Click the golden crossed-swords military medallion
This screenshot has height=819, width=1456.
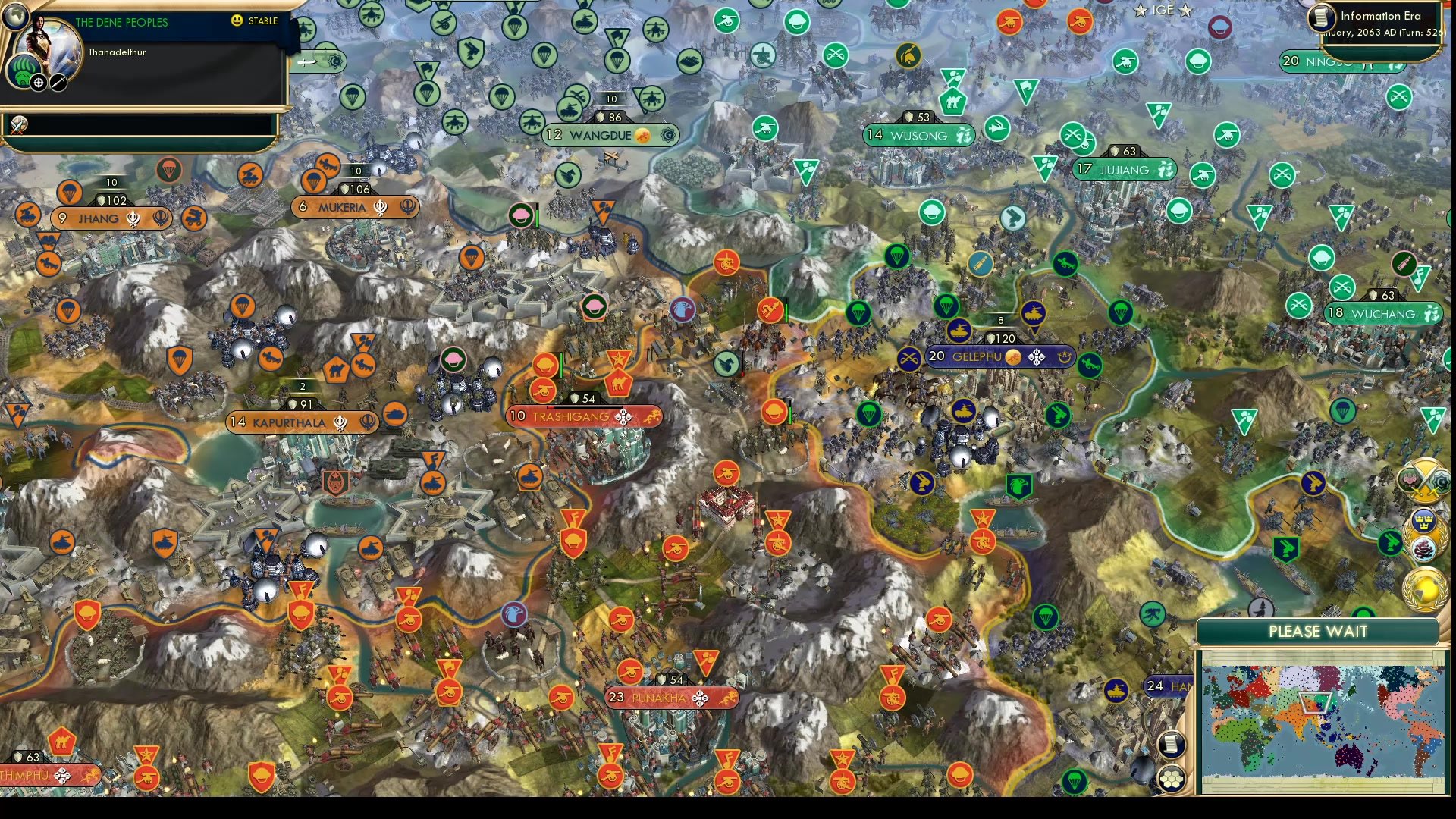pyautogui.click(x=1425, y=479)
